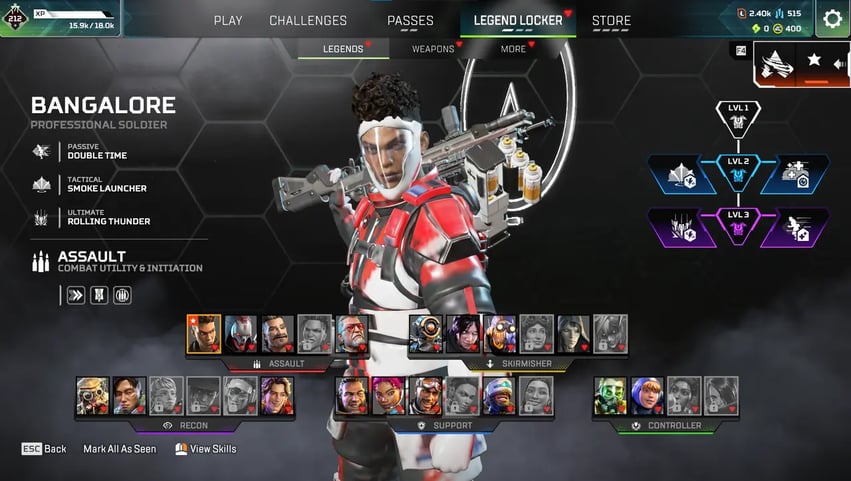The height and width of the screenshot is (481, 851).
Task: Pick the Octane legend portrait
Action: (x=501, y=334)
